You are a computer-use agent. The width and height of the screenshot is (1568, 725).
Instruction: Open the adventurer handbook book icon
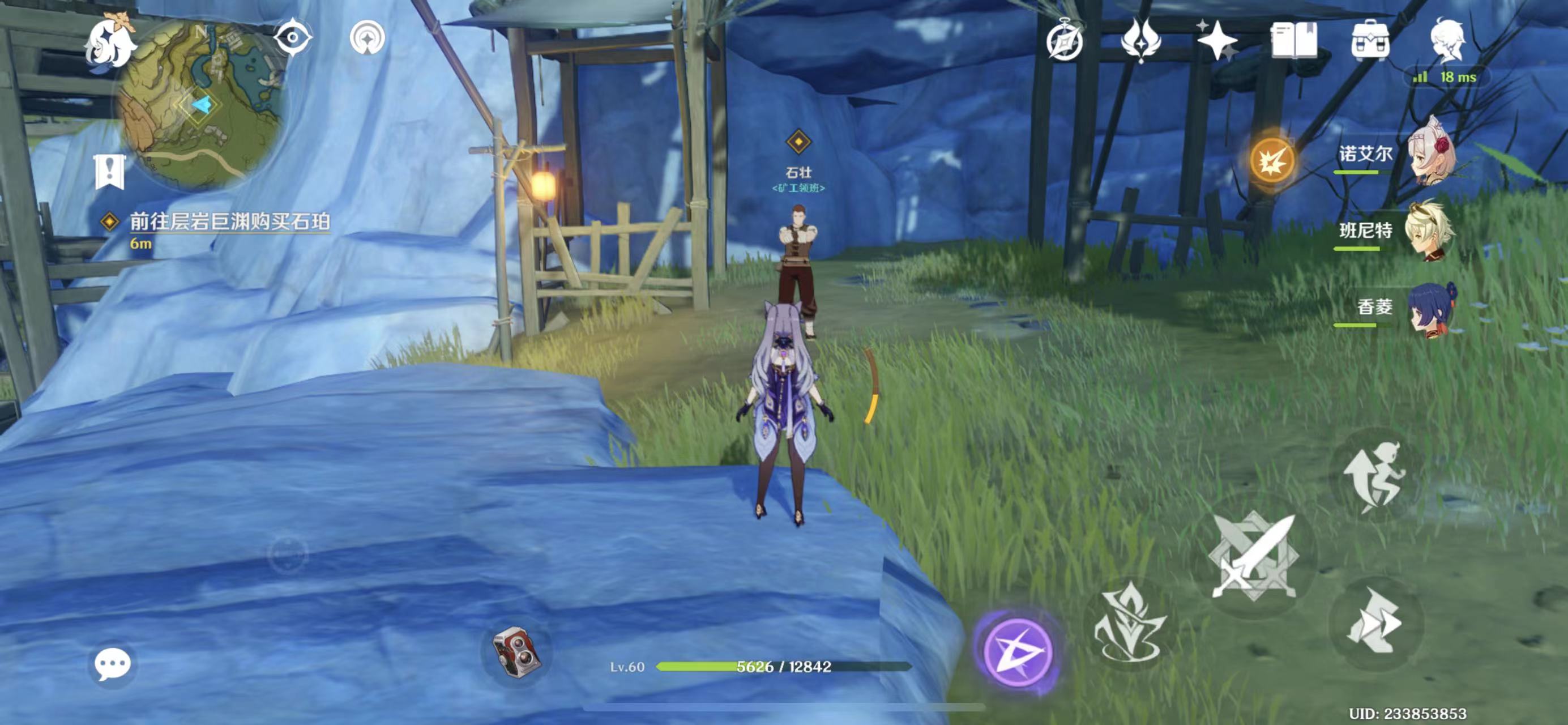(1294, 40)
